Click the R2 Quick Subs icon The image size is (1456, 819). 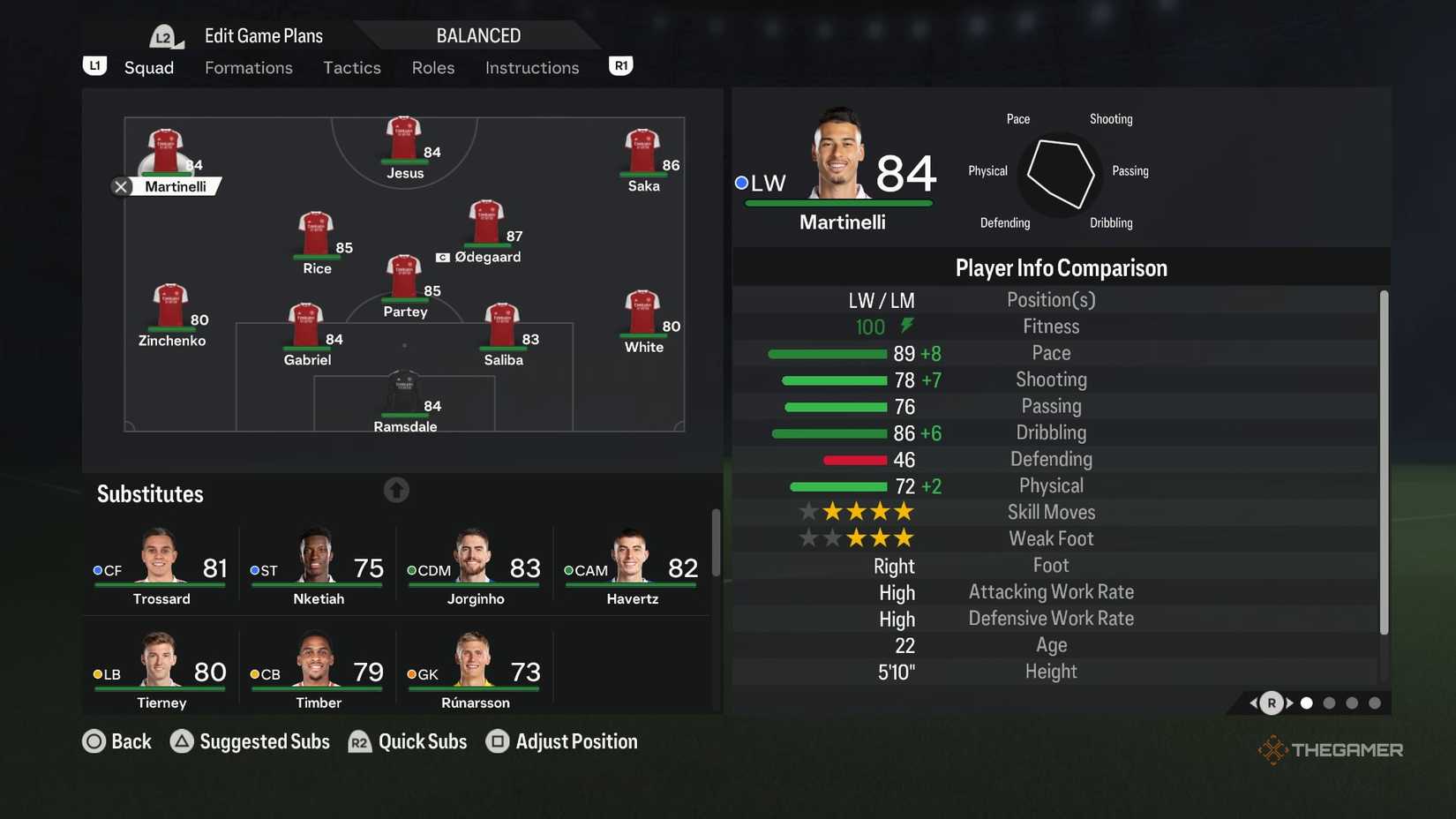coord(360,742)
